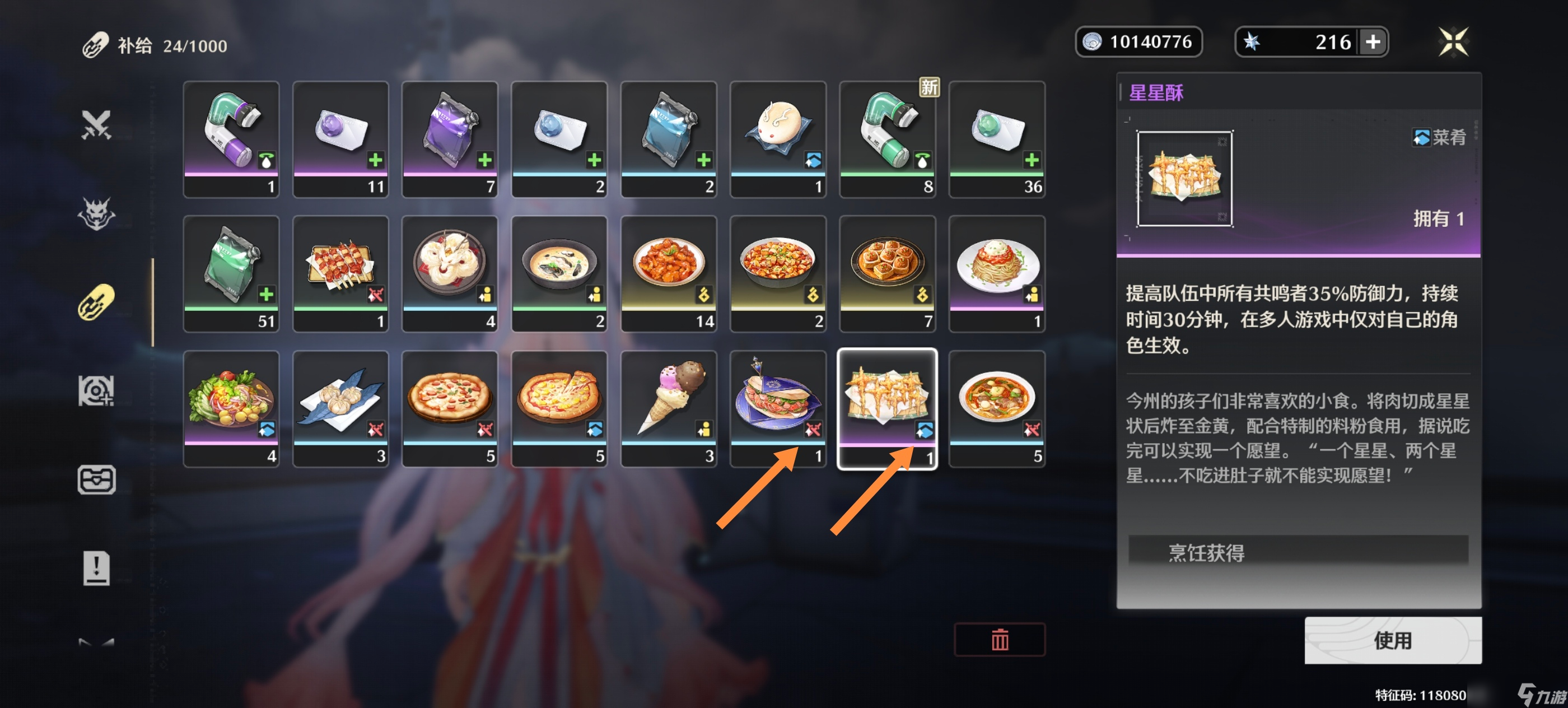The image size is (1568, 708).
Task: Select the white bunny bun item
Action: (x=778, y=139)
